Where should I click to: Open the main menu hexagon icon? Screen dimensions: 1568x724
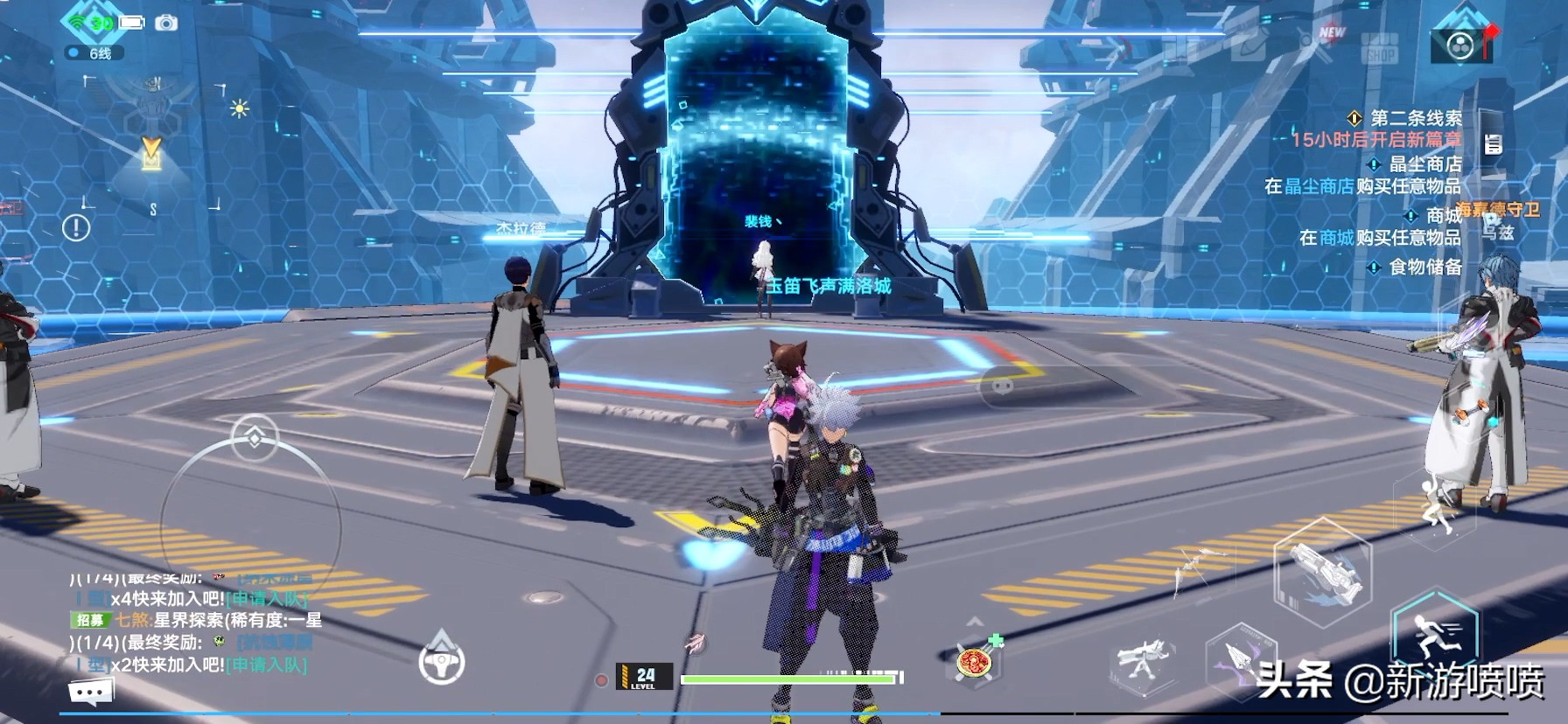pyautogui.click(x=1460, y=45)
